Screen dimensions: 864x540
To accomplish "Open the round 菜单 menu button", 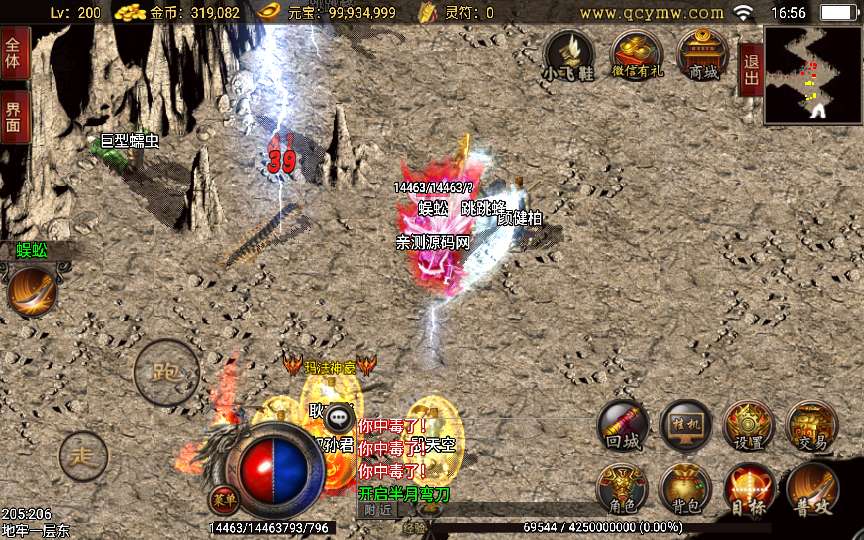I will click(x=222, y=497).
